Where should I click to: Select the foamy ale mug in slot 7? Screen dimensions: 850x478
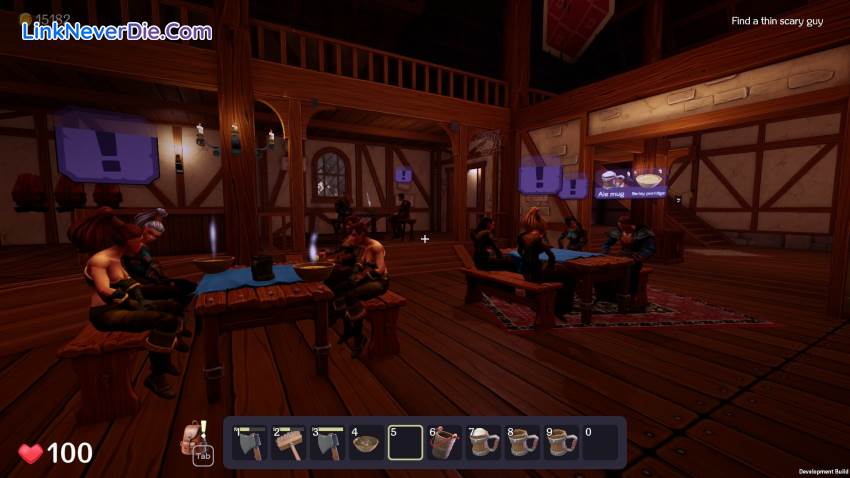[483, 442]
